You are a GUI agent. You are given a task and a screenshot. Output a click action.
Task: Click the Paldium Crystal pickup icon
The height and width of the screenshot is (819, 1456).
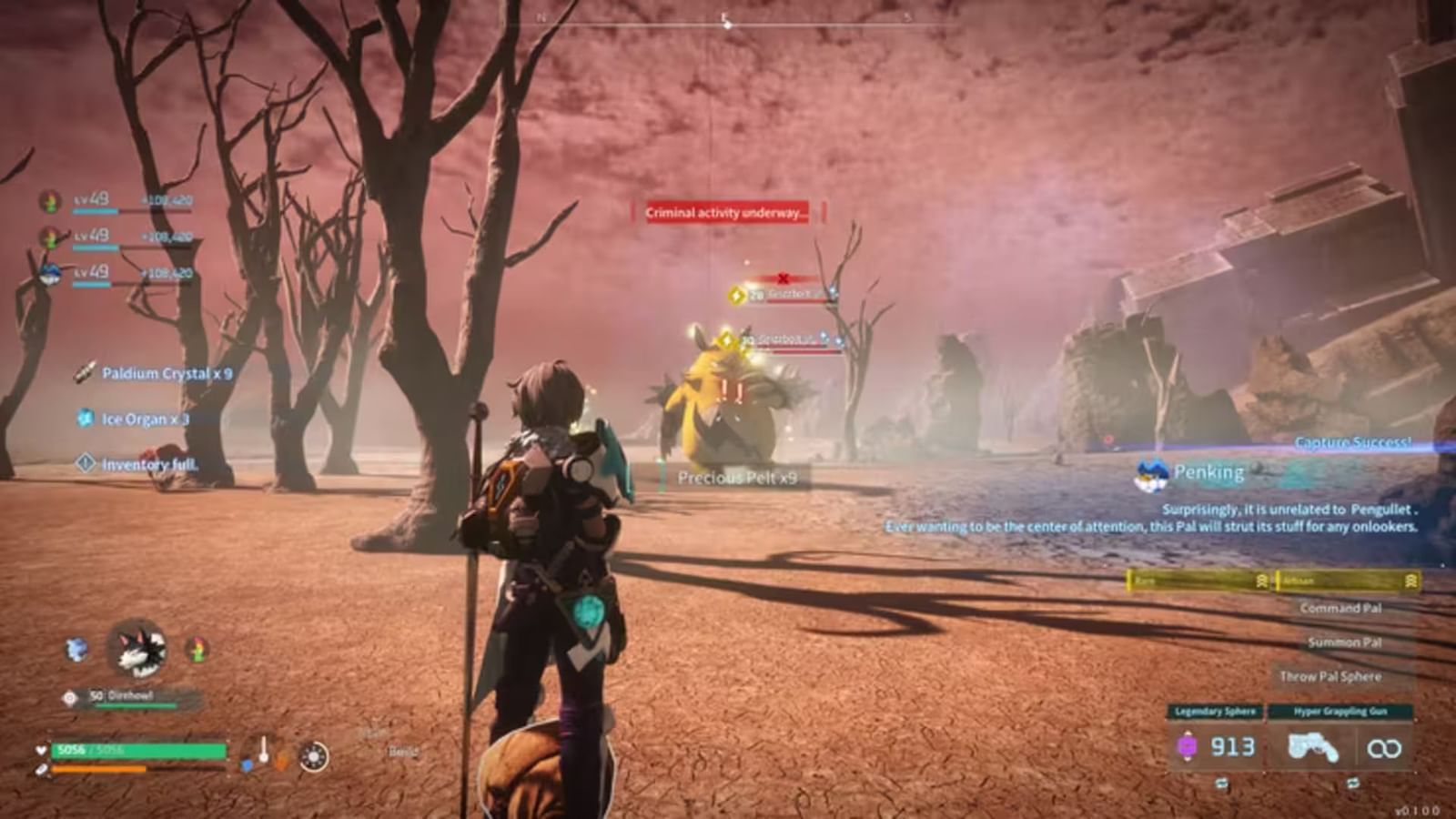(85, 371)
